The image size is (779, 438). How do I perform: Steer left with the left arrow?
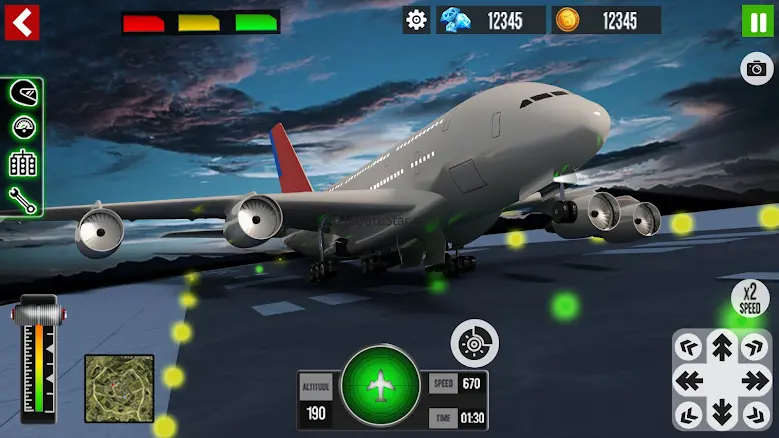pos(690,380)
